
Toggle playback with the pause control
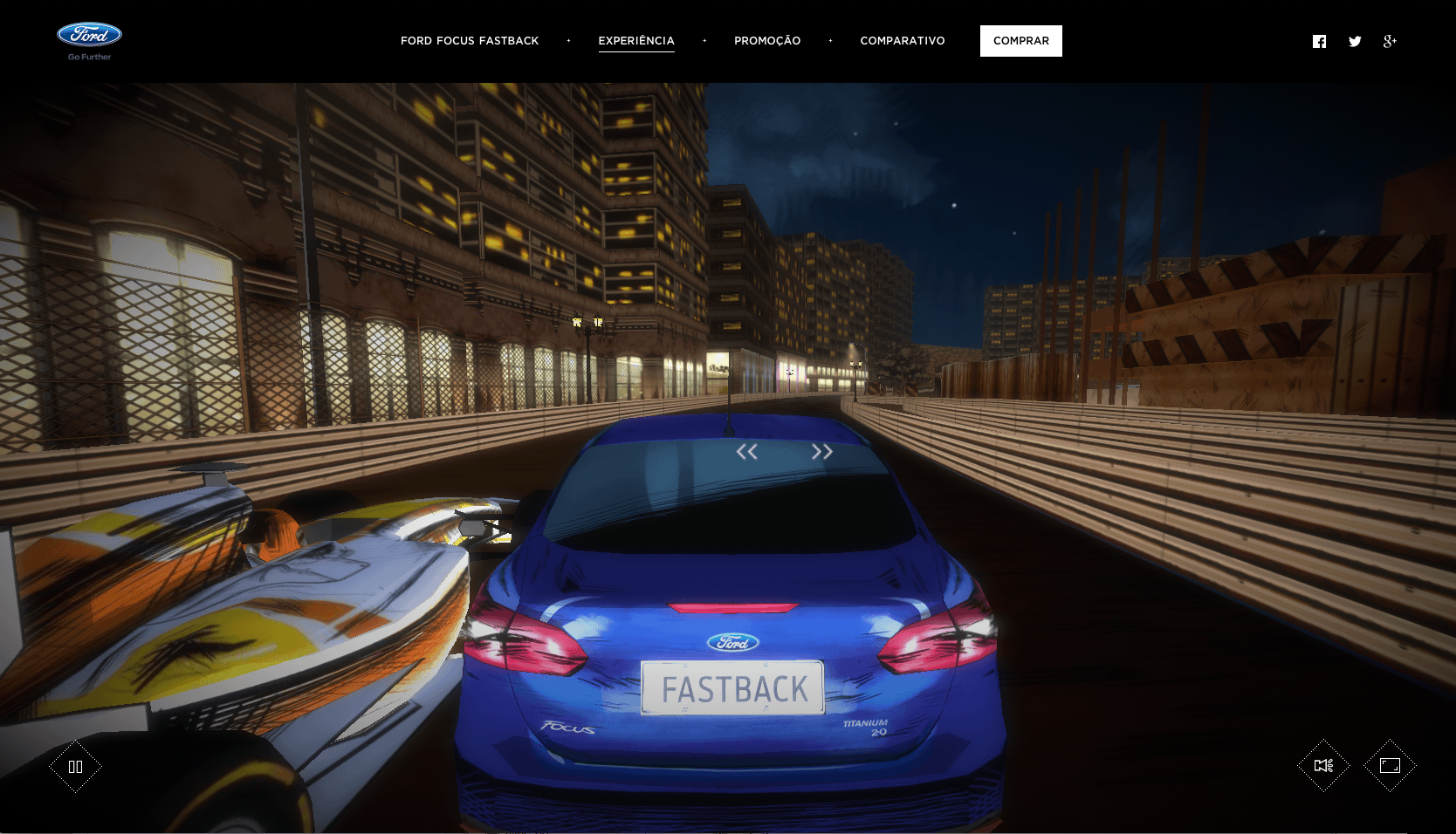pos(76,765)
